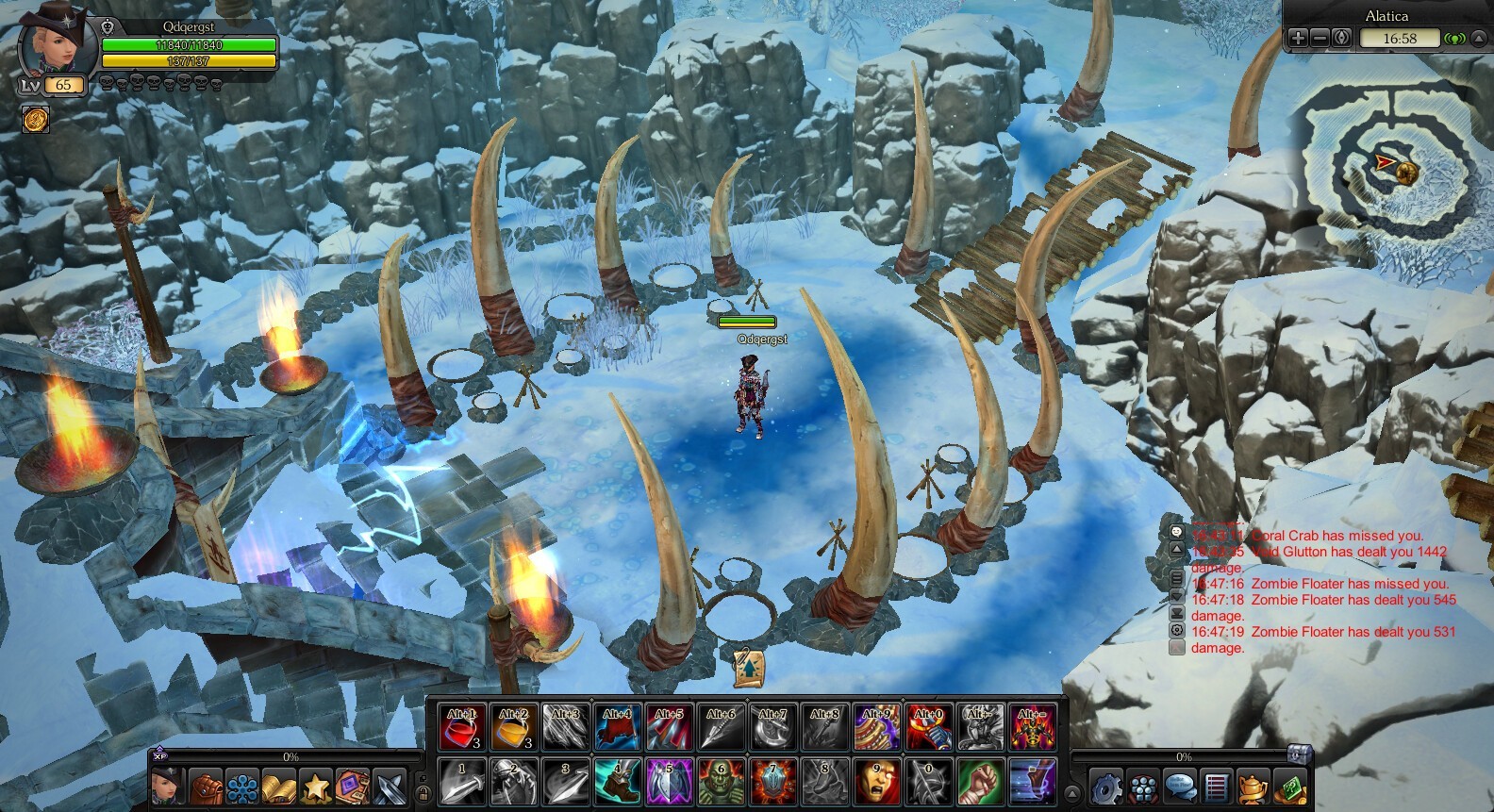
Task: Zoom out the minimap with minus button
Action: [1320, 39]
